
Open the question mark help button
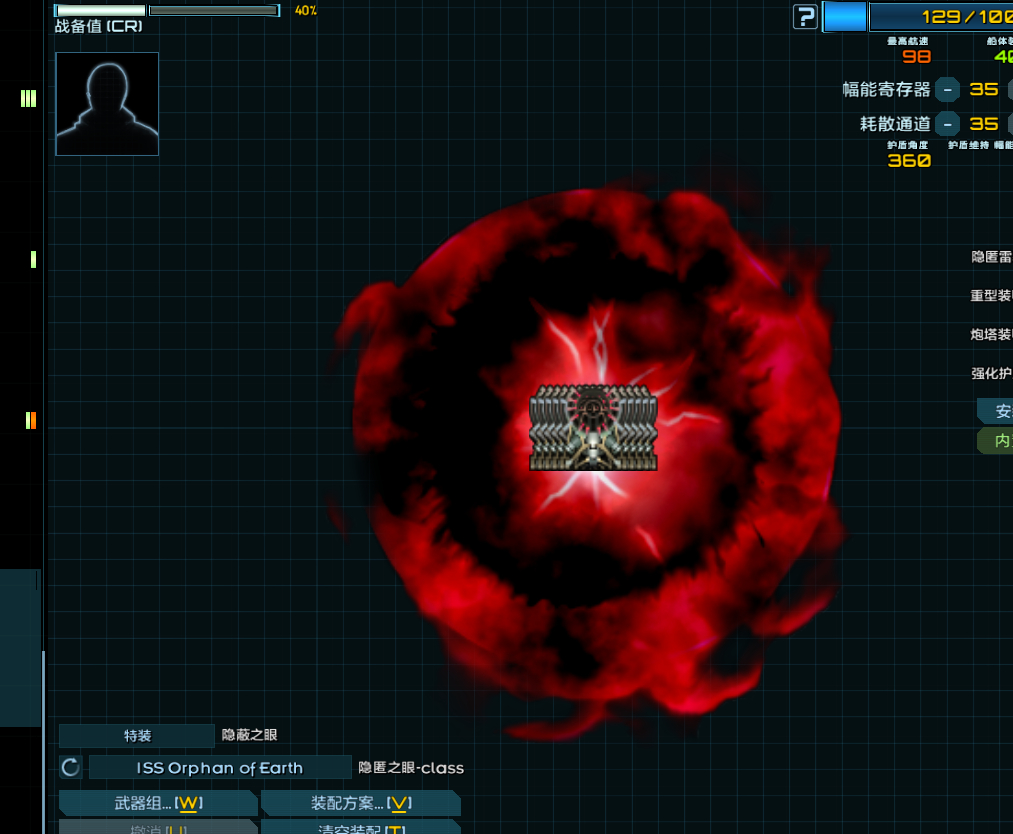[805, 16]
